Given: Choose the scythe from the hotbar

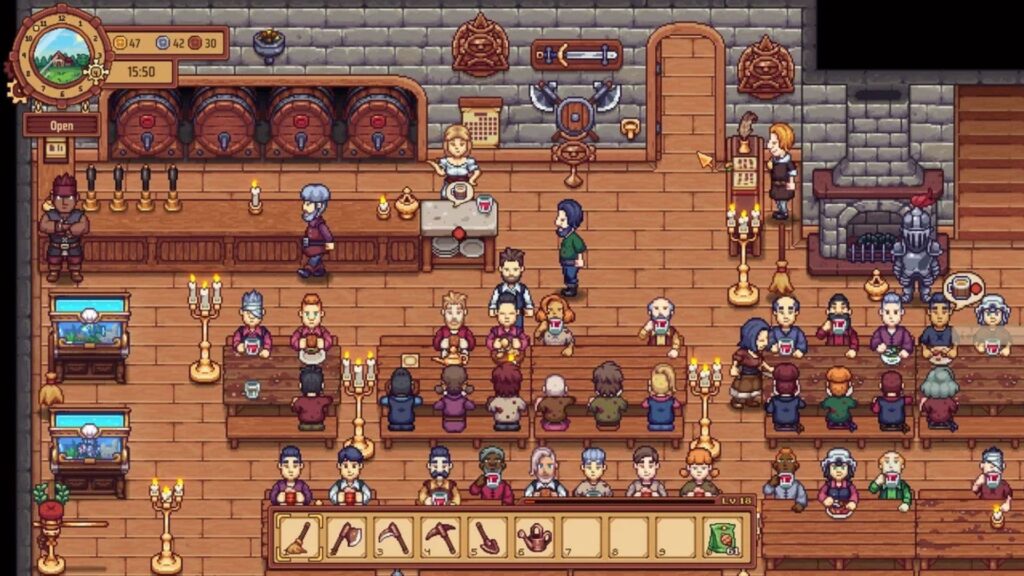Looking at the screenshot, I should (x=393, y=538).
